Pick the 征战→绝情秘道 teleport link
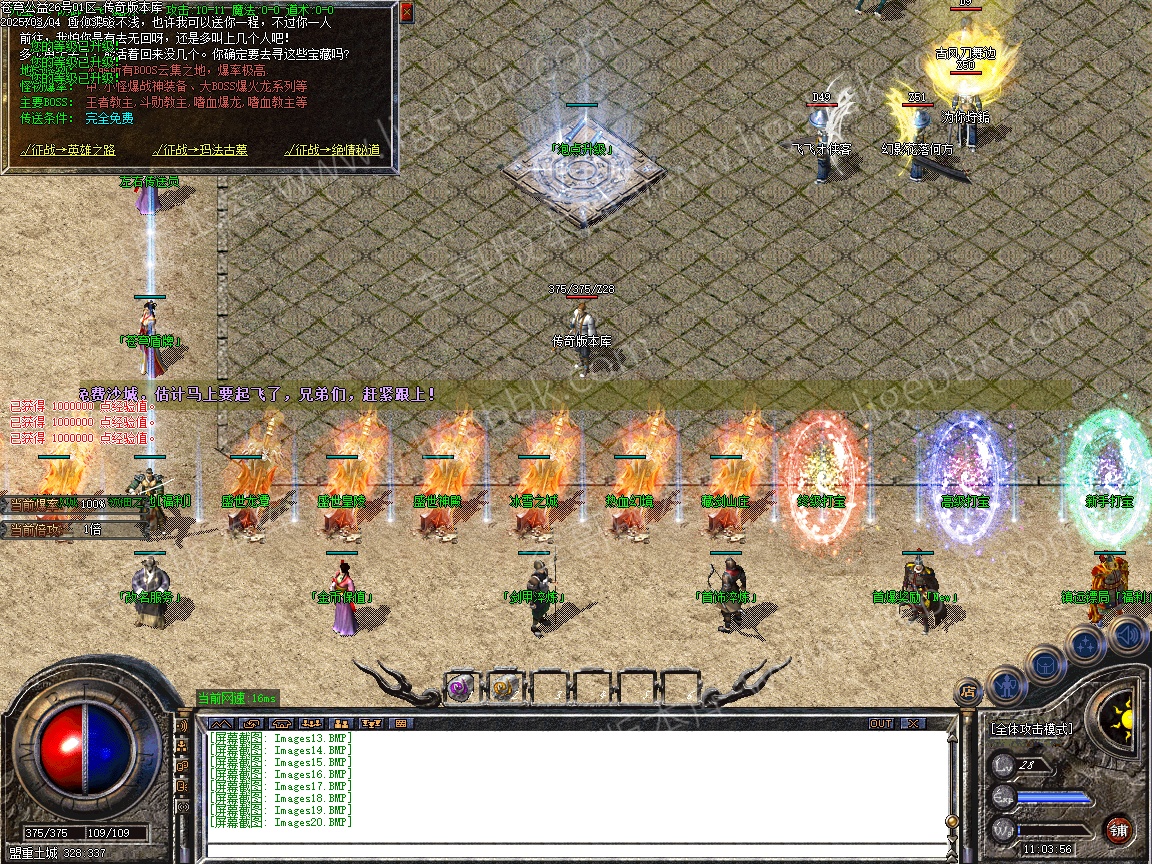Screen dimensions: 1152x864 click(332, 150)
